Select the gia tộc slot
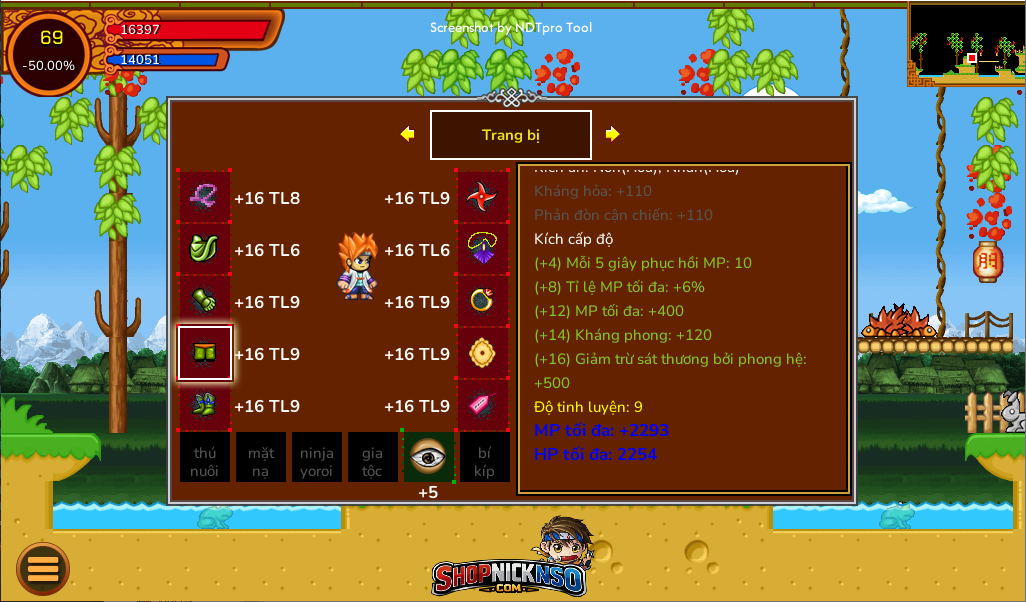1026x602 pixels. [x=373, y=458]
